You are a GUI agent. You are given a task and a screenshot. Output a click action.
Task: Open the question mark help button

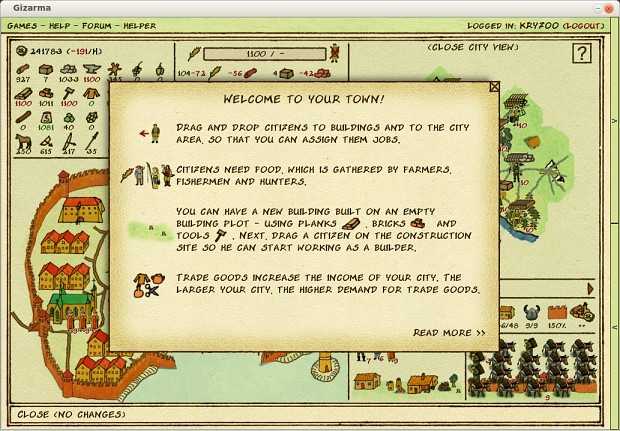583,54
